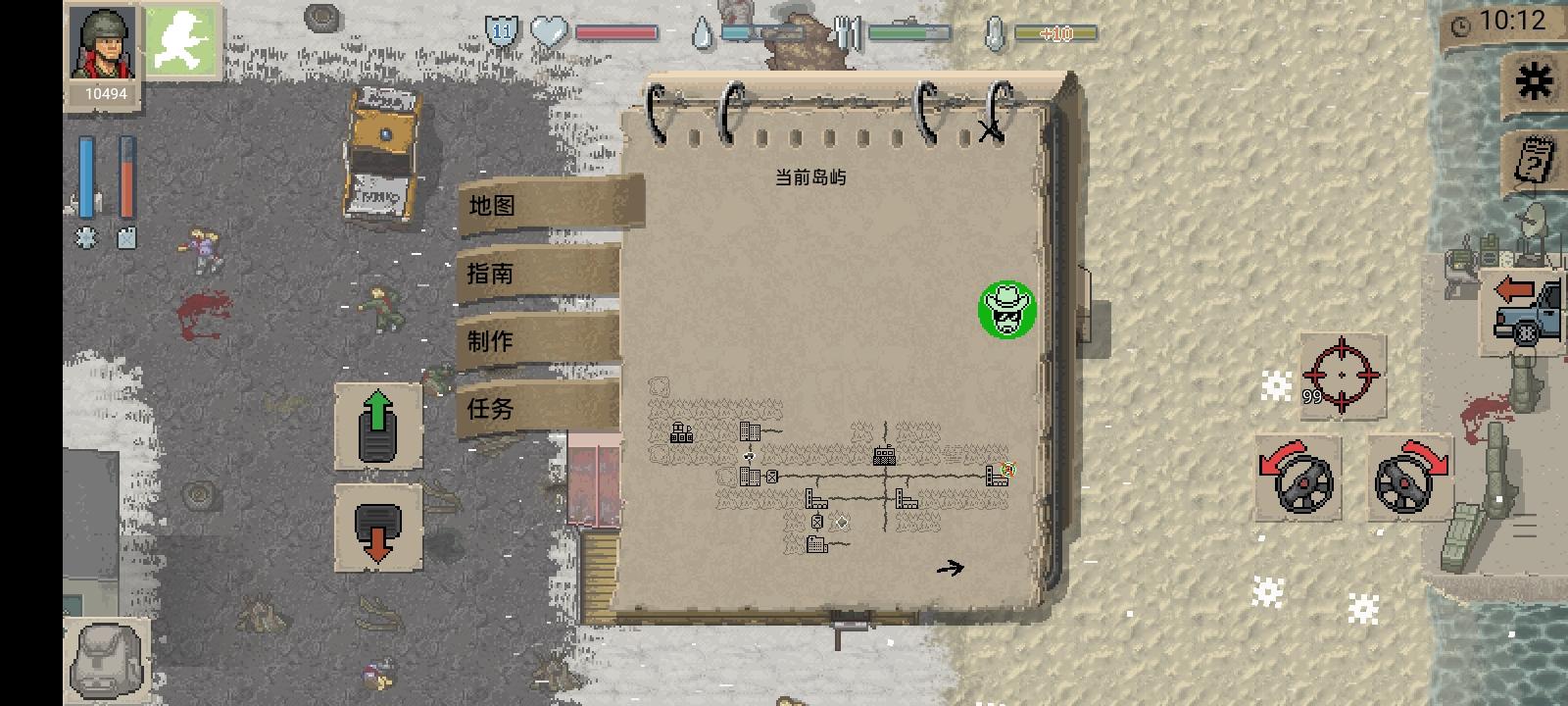Close the 当前岛屿 notebook with the X
This screenshot has width=1568, height=706.
pyautogui.click(x=990, y=127)
